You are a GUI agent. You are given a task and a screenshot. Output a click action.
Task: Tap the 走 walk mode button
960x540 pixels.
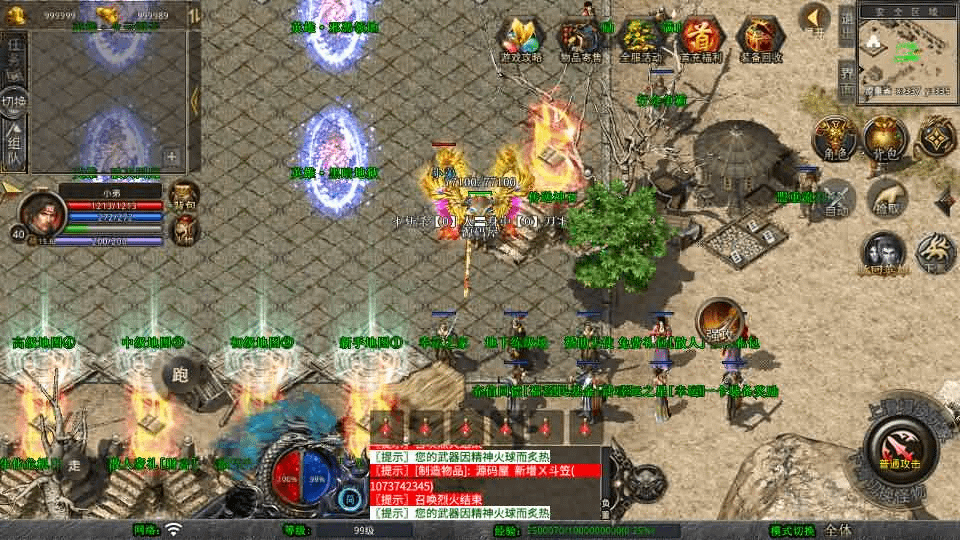click(x=77, y=464)
